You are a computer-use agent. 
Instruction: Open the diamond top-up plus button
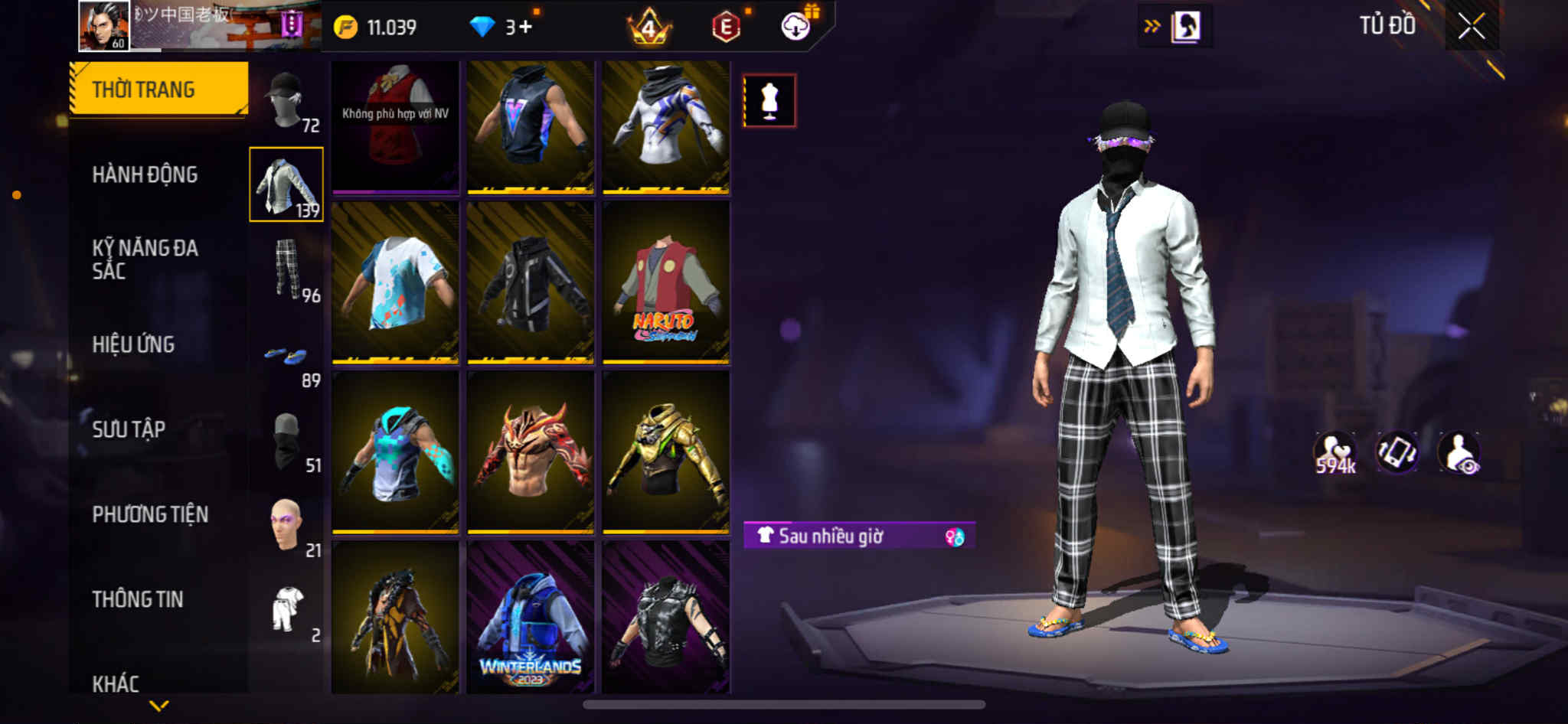(524, 28)
